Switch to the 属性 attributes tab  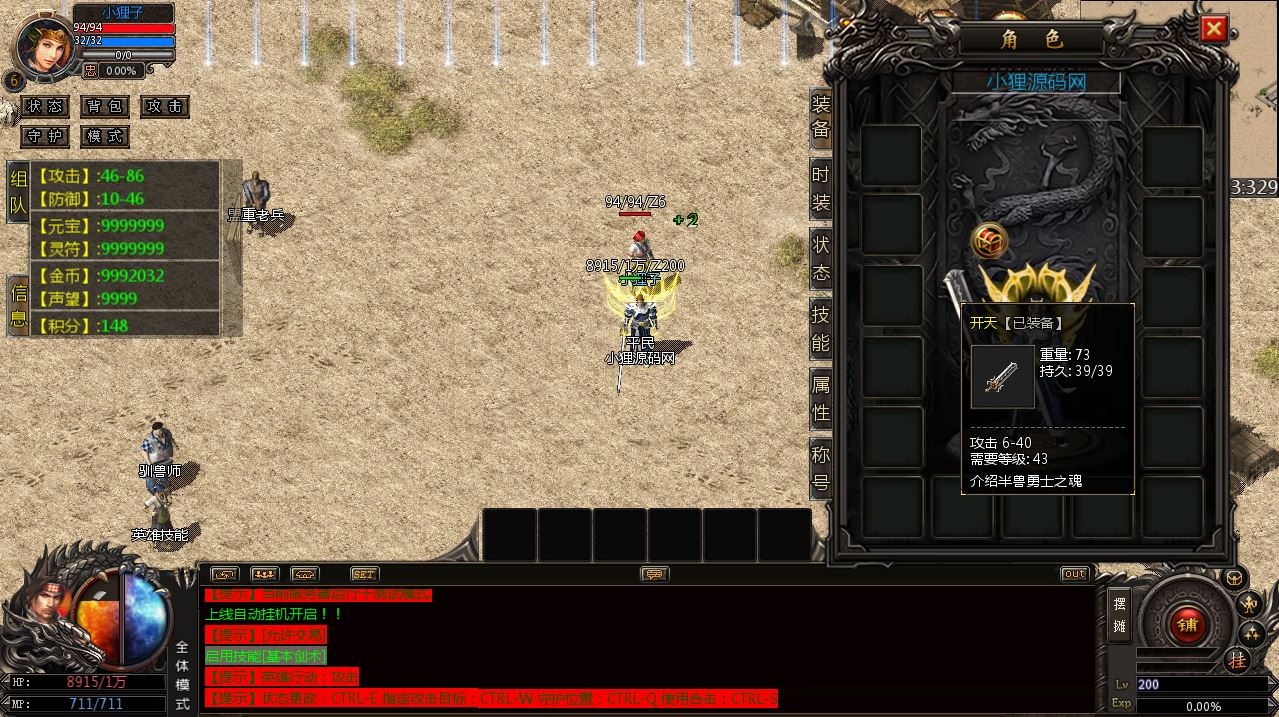tap(820, 398)
